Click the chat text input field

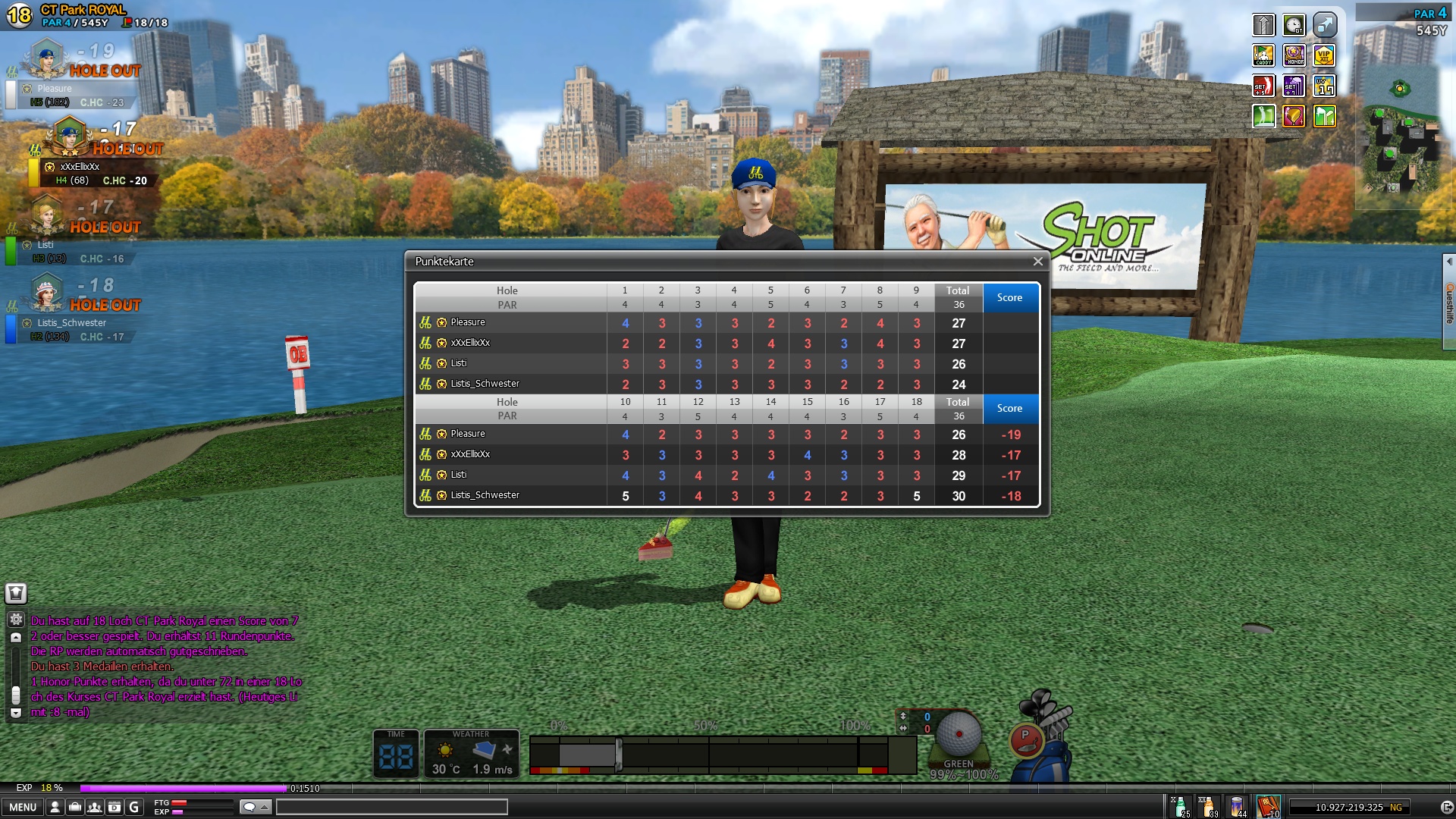[x=391, y=807]
